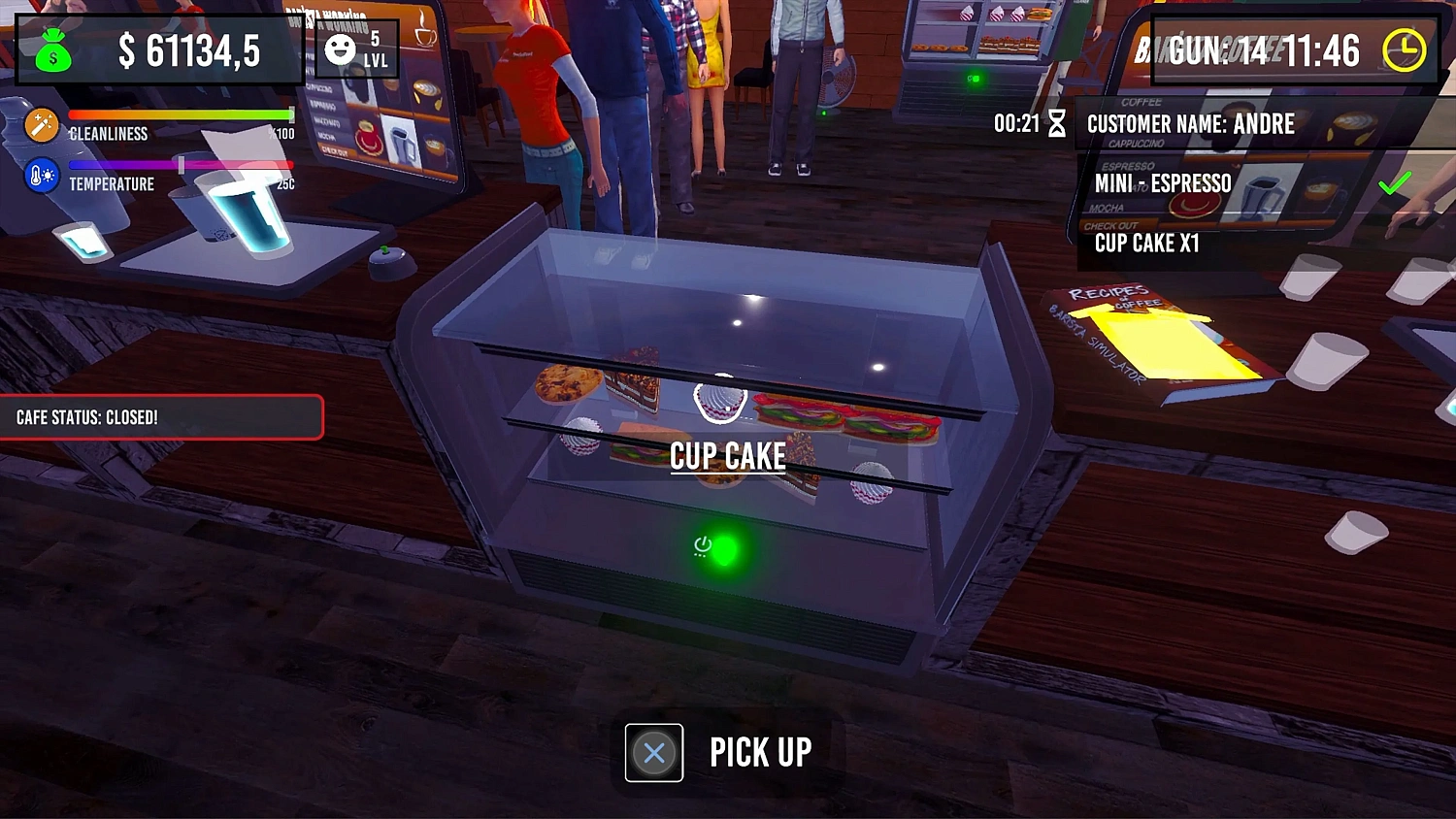Click the yellow clock icon near the time
This screenshot has height=819, width=1456.
tap(1404, 48)
